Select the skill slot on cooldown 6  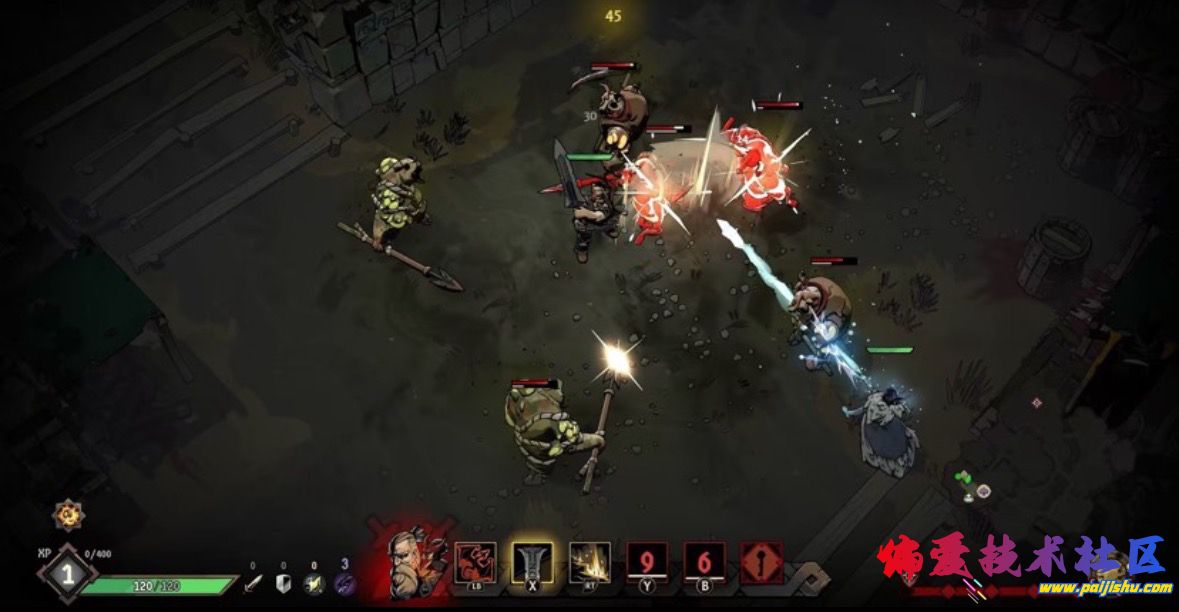pyautogui.click(x=704, y=562)
